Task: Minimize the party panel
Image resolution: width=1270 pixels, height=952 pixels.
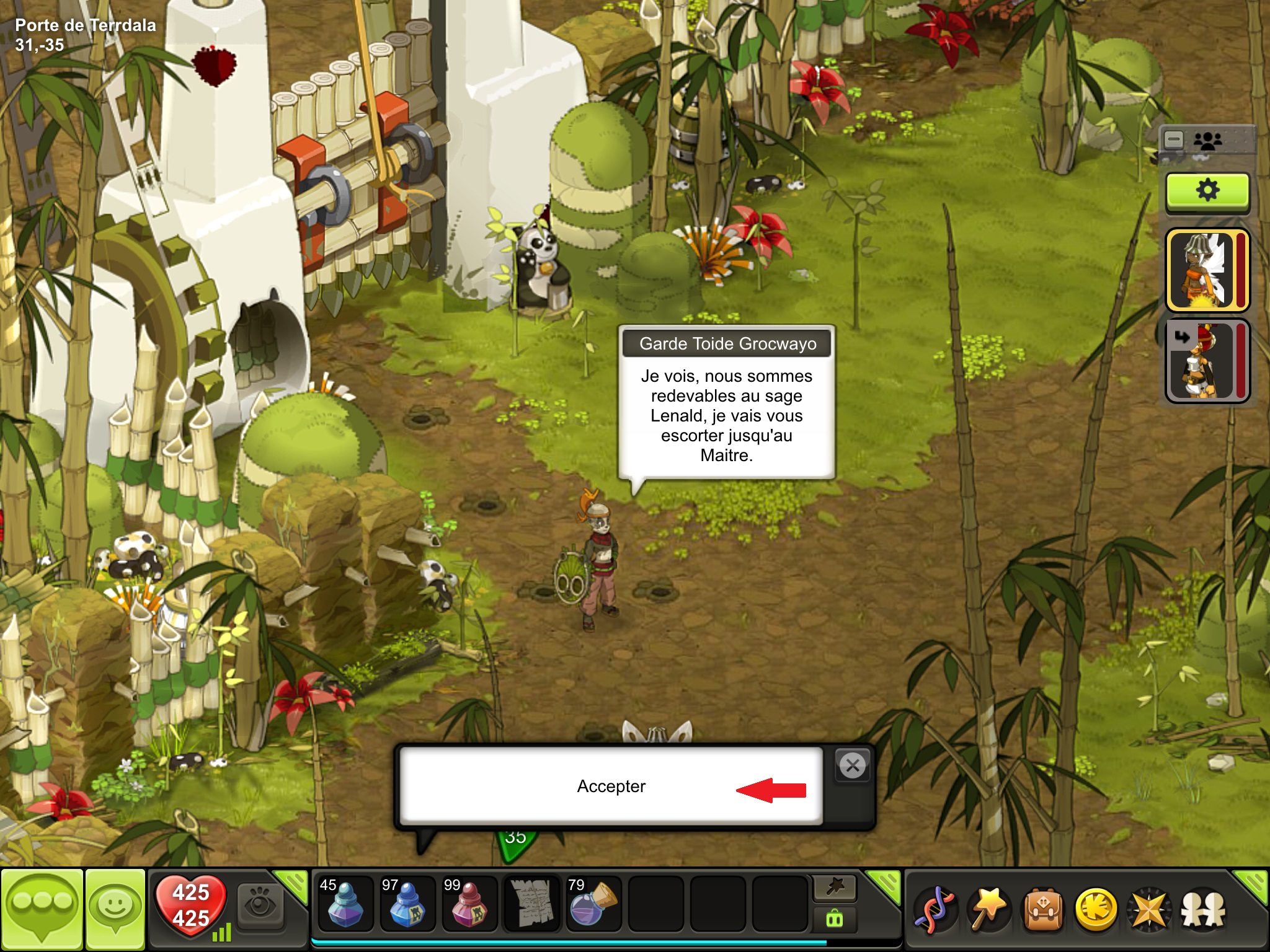Action: click(1174, 139)
